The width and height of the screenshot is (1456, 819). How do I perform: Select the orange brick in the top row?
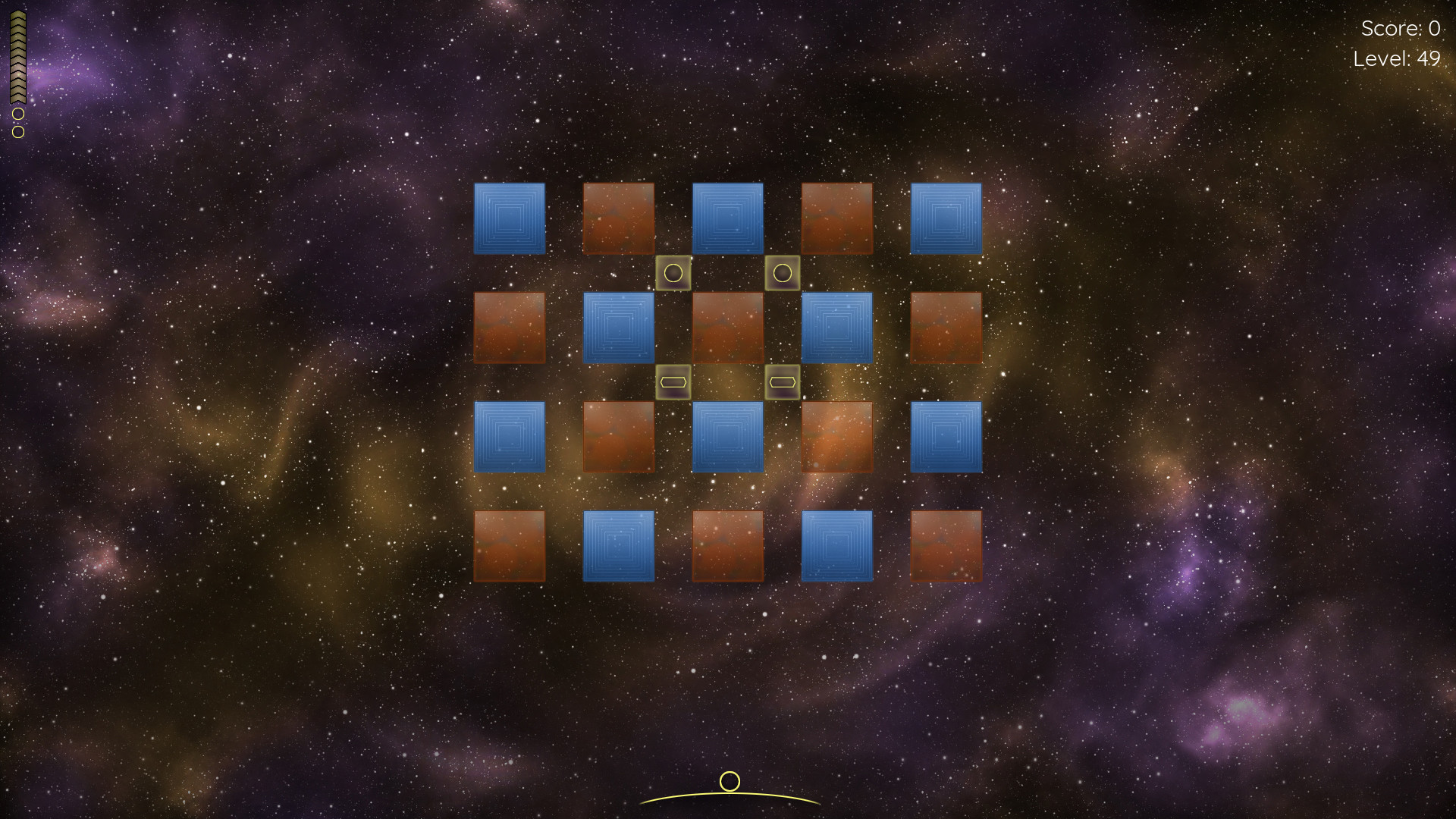619,219
